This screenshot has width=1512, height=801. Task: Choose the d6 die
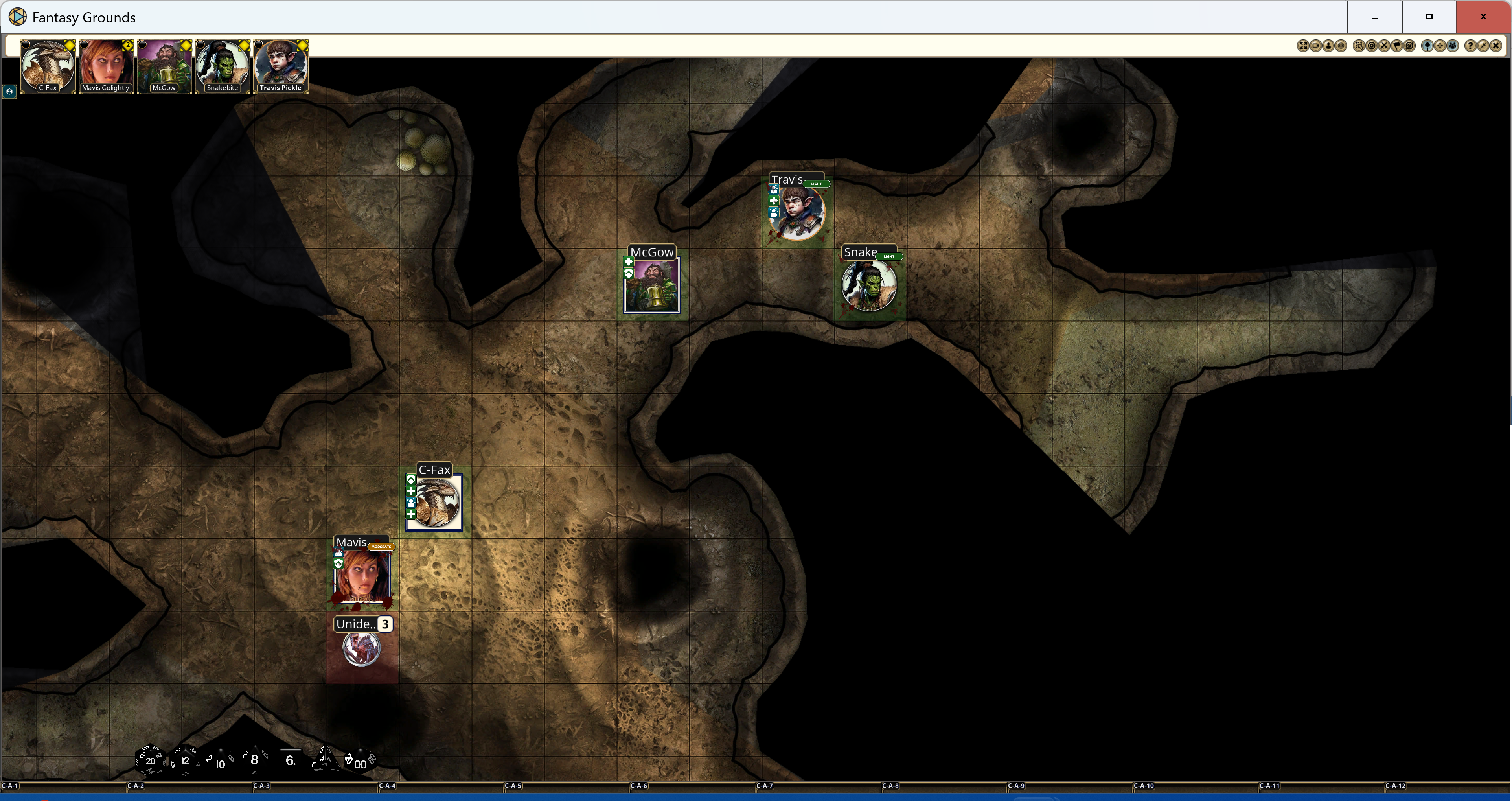[290, 760]
